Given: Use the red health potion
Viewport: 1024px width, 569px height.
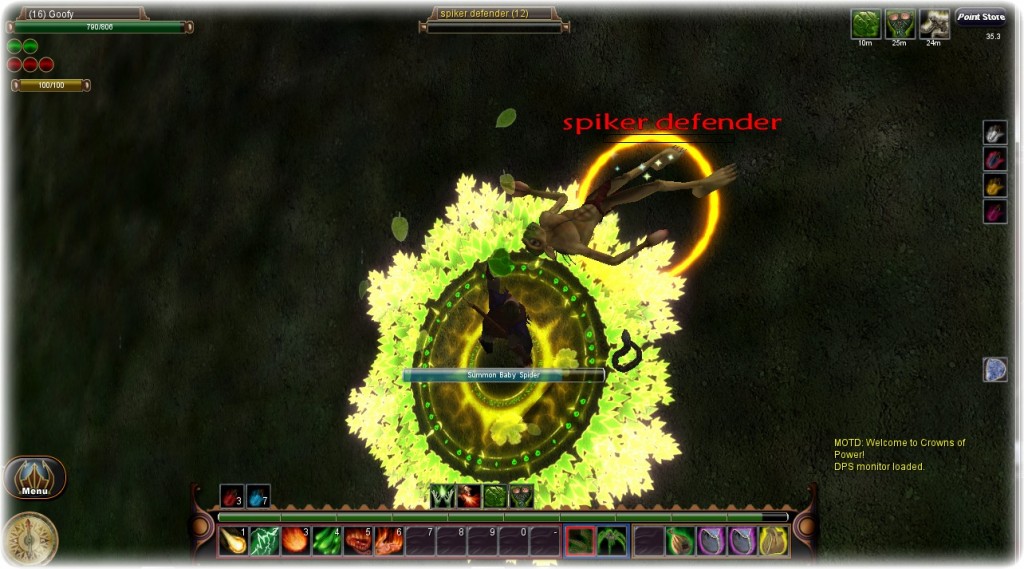Looking at the screenshot, I should pyautogui.click(x=231, y=496).
